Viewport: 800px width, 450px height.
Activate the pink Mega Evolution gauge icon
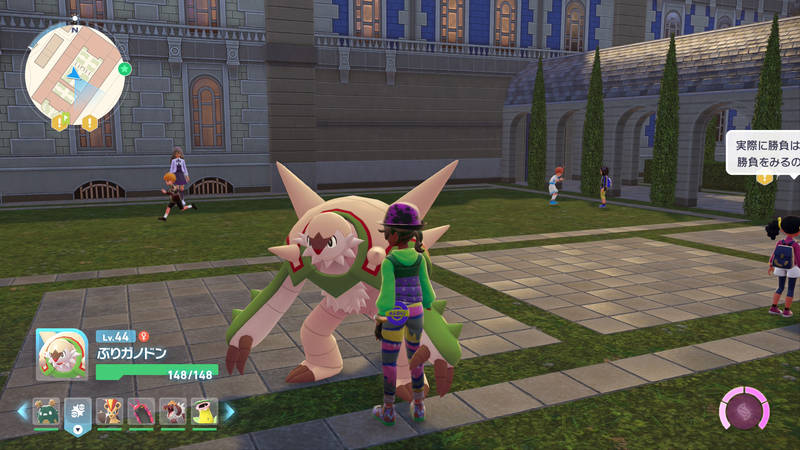[744, 411]
